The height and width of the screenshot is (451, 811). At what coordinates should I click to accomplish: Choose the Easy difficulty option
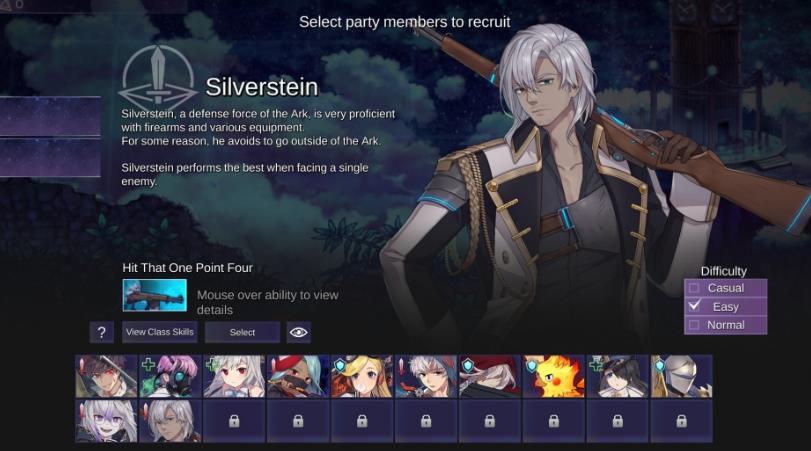pyautogui.click(x=725, y=306)
